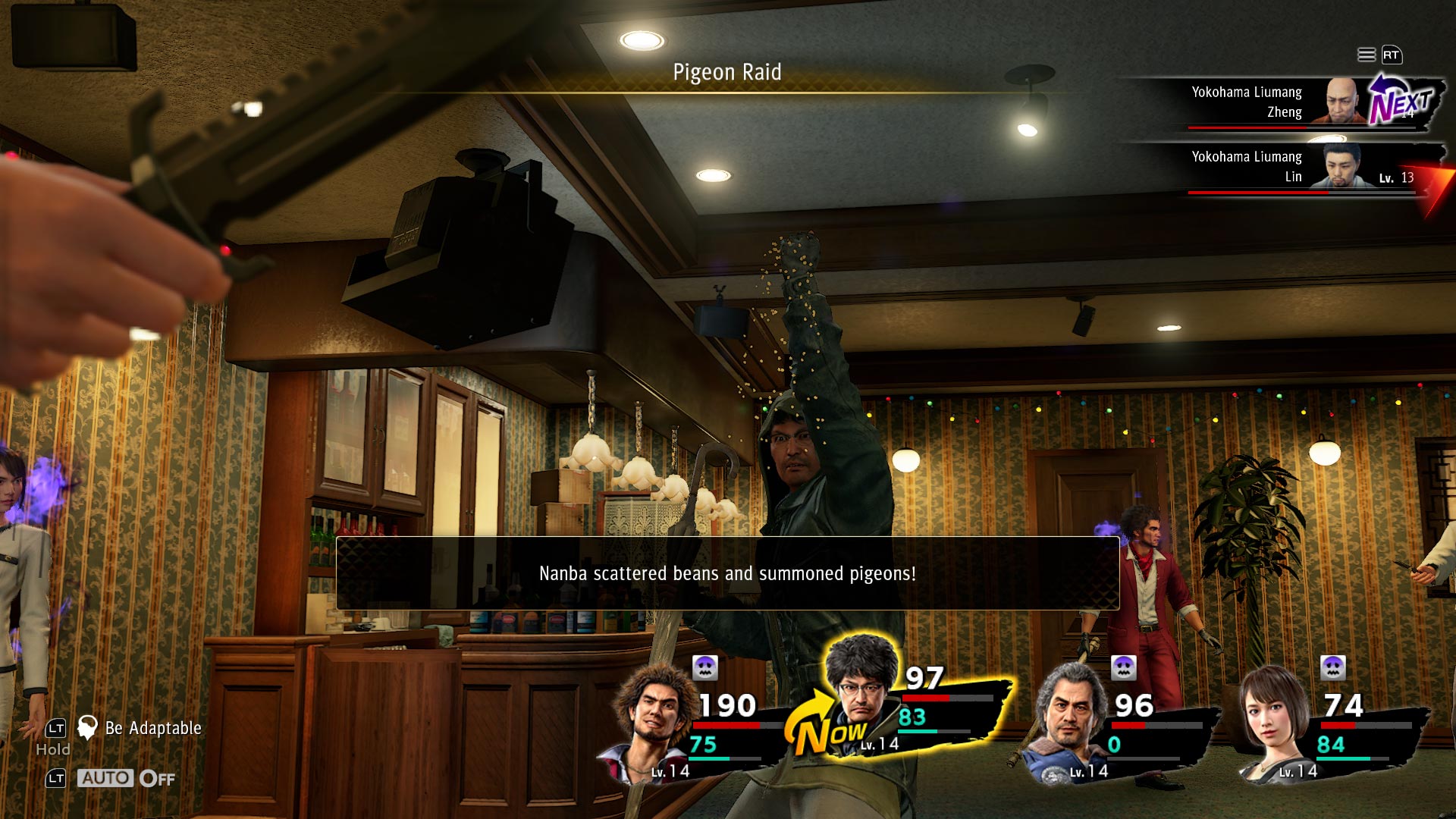Click the status icon above the 74 HP member

click(1332, 667)
